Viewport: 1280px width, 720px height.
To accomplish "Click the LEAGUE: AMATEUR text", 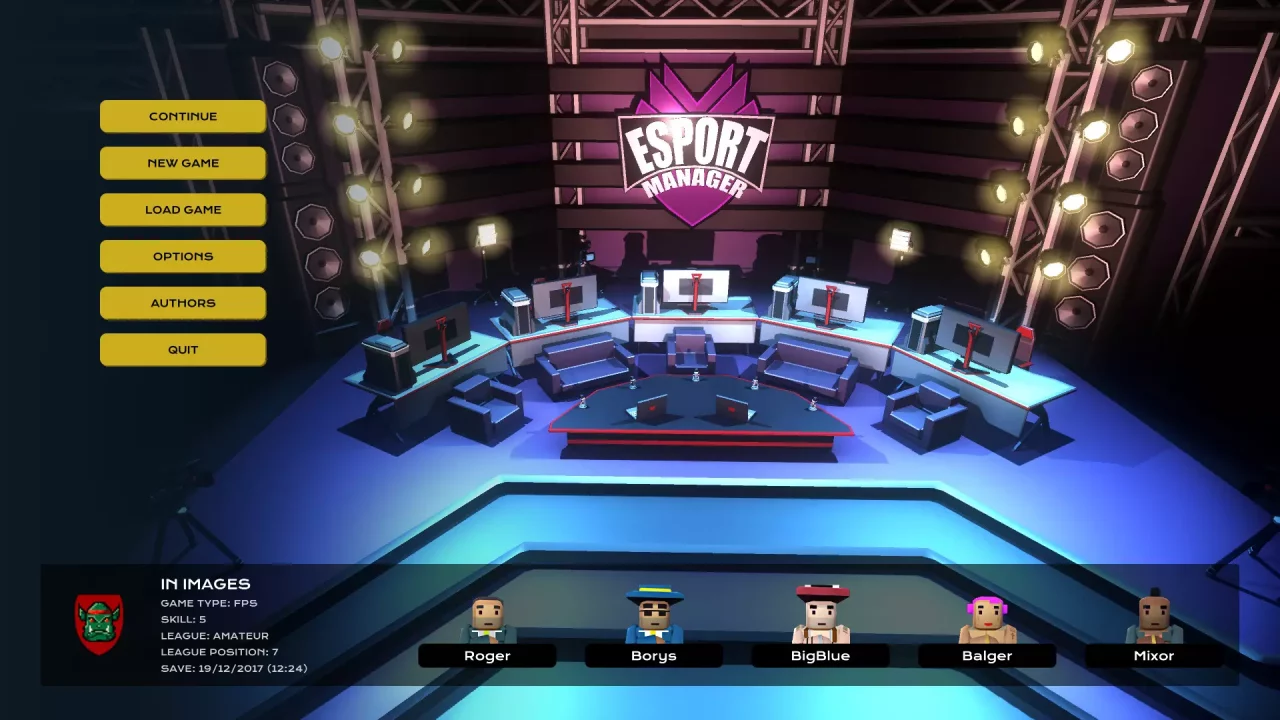I will (216, 635).
